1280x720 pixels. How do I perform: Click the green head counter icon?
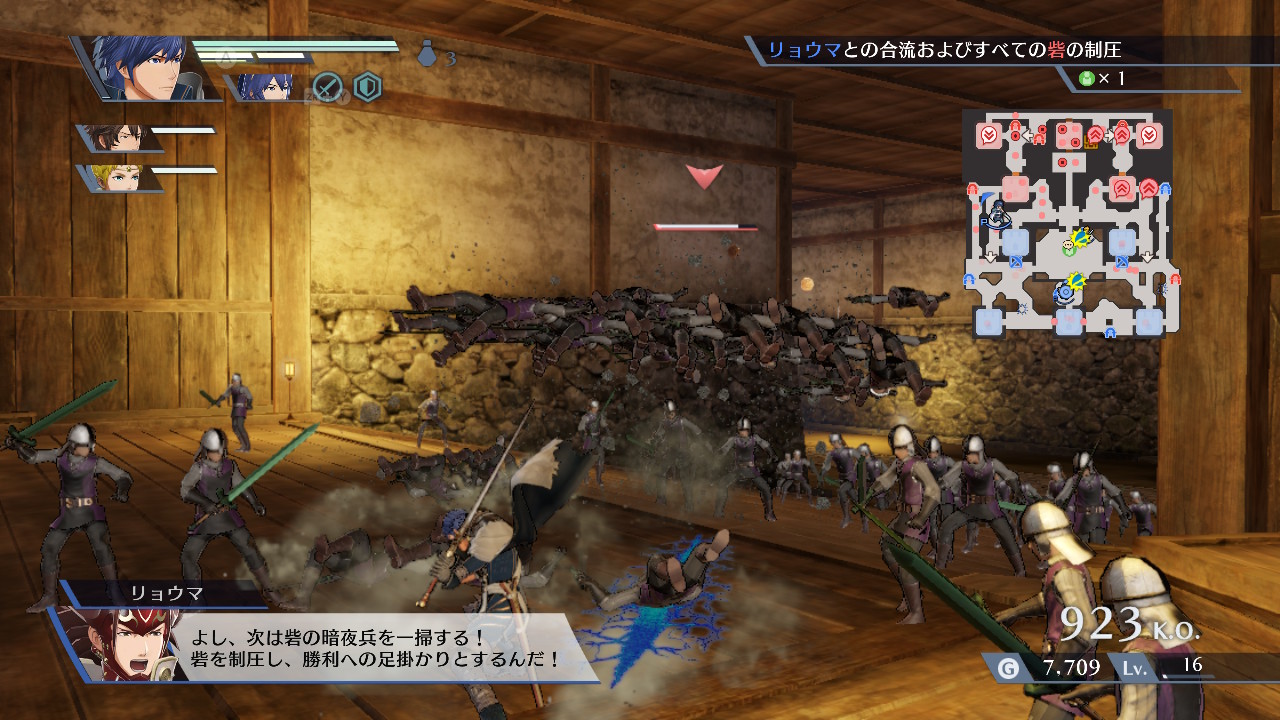point(1086,79)
